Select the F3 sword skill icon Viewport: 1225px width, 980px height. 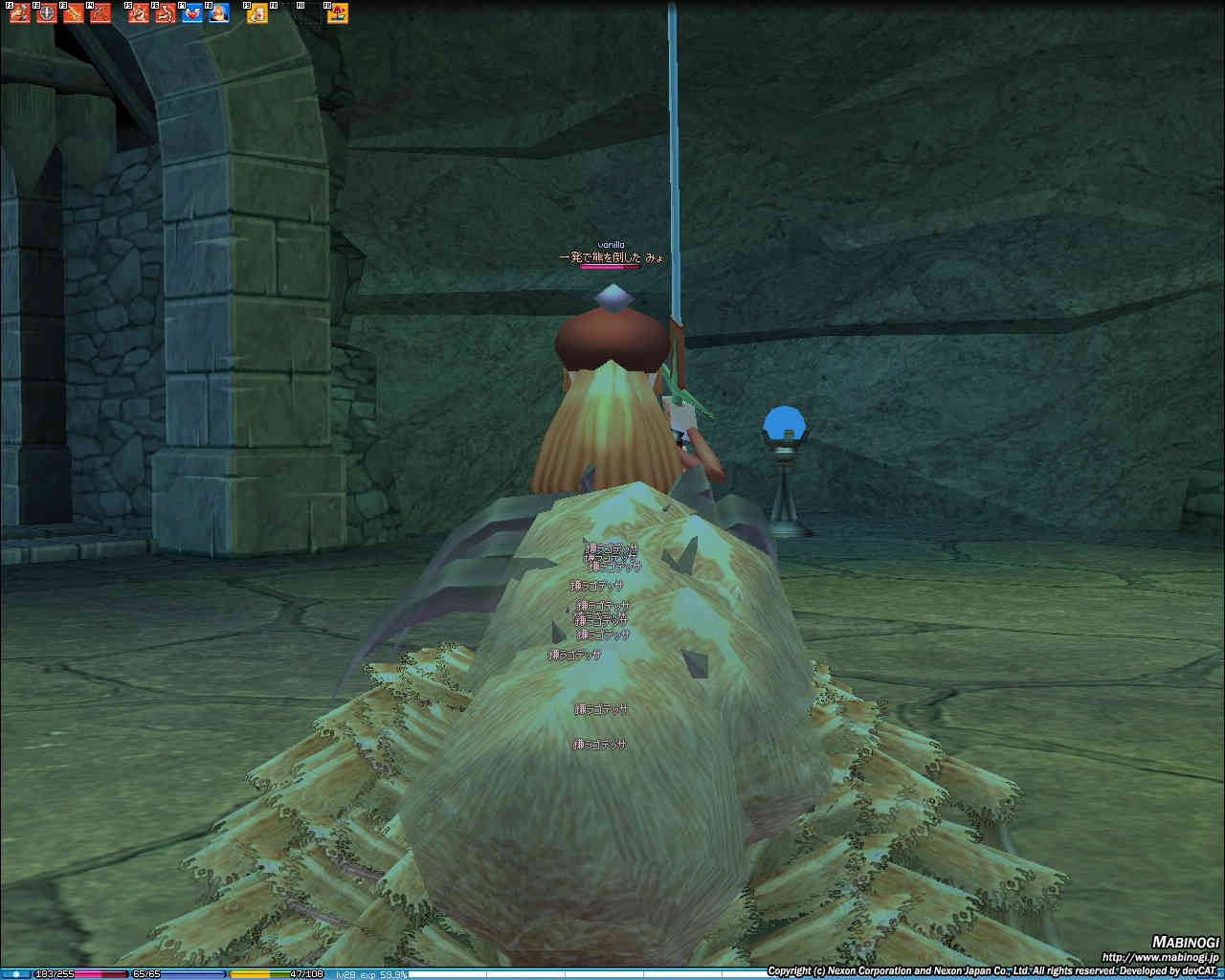coord(73,13)
